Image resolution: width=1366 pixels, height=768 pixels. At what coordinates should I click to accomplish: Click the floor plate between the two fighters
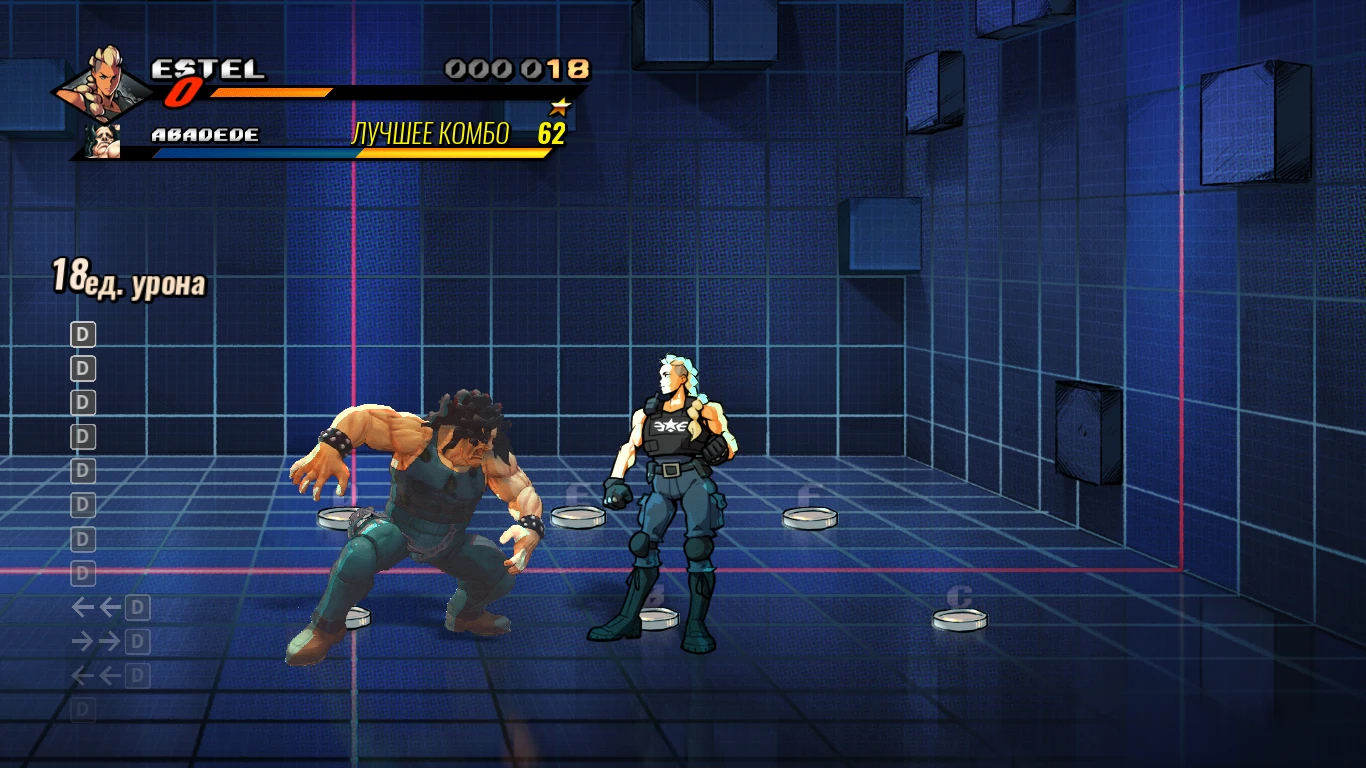[x=578, y=517]
